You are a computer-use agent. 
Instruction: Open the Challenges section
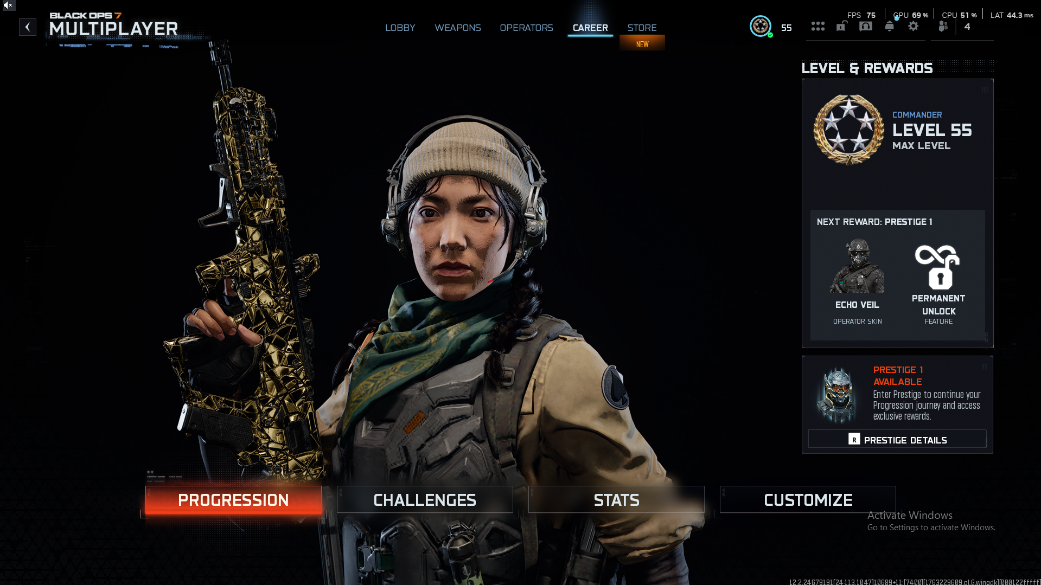click(x=425, y=500)
